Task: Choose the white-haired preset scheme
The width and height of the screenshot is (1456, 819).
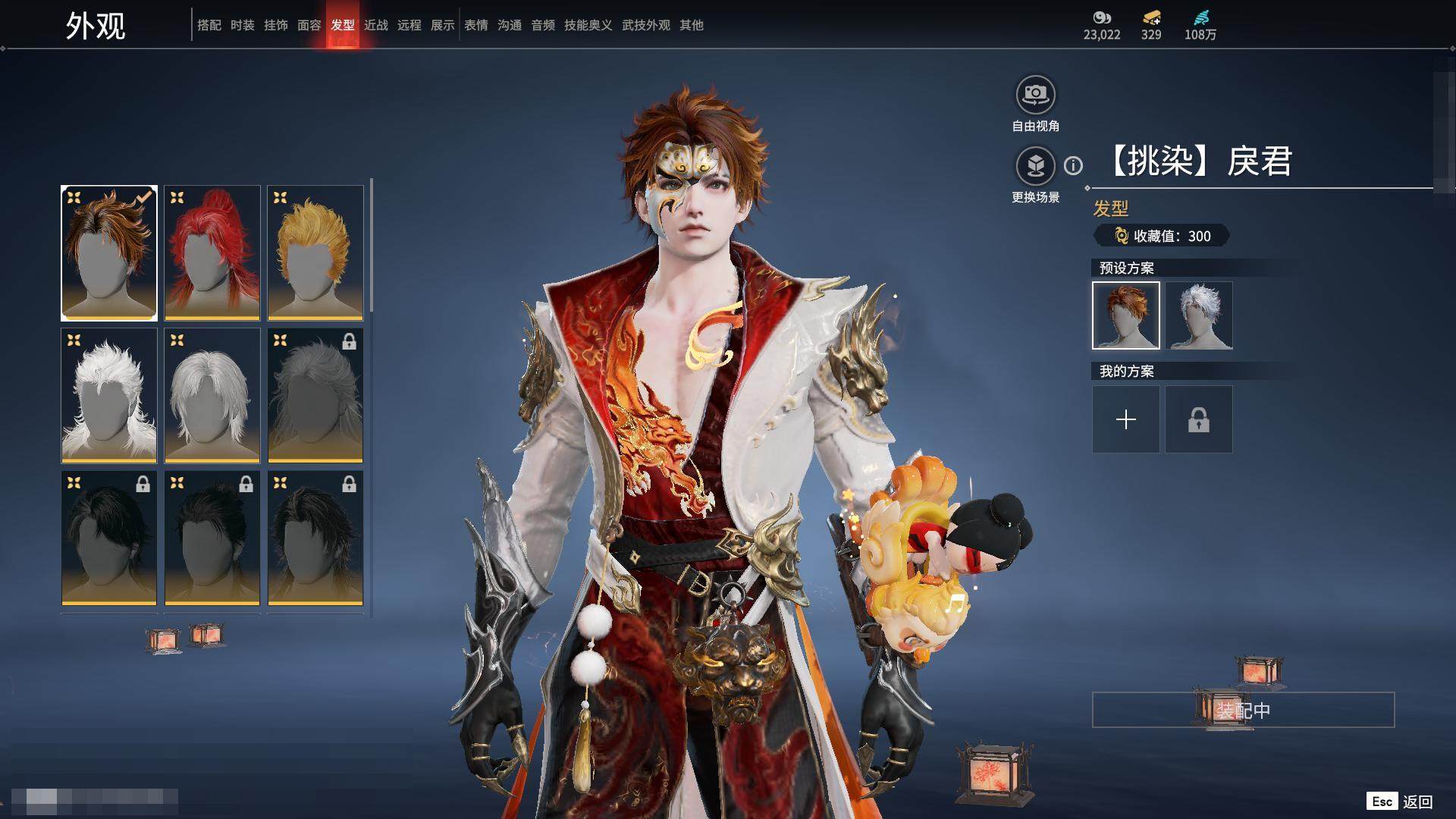Action: click(x=1199, y=315)
